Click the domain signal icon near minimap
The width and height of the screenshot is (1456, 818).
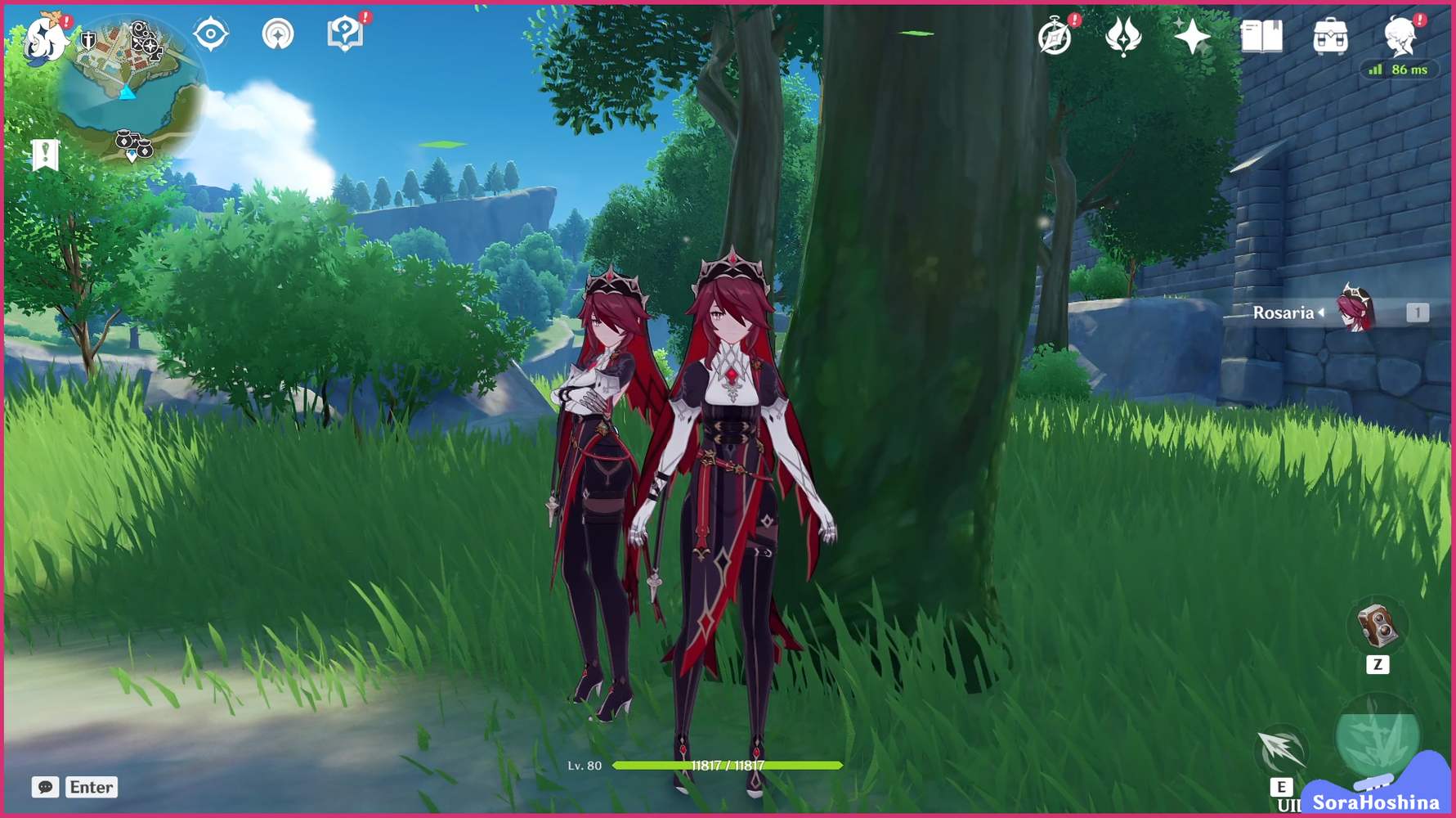point(280,33)
